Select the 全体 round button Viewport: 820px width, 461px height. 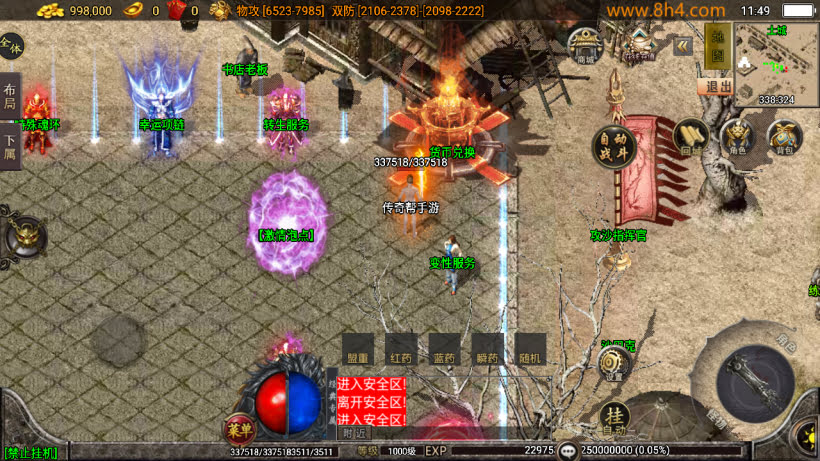(11, 45)
